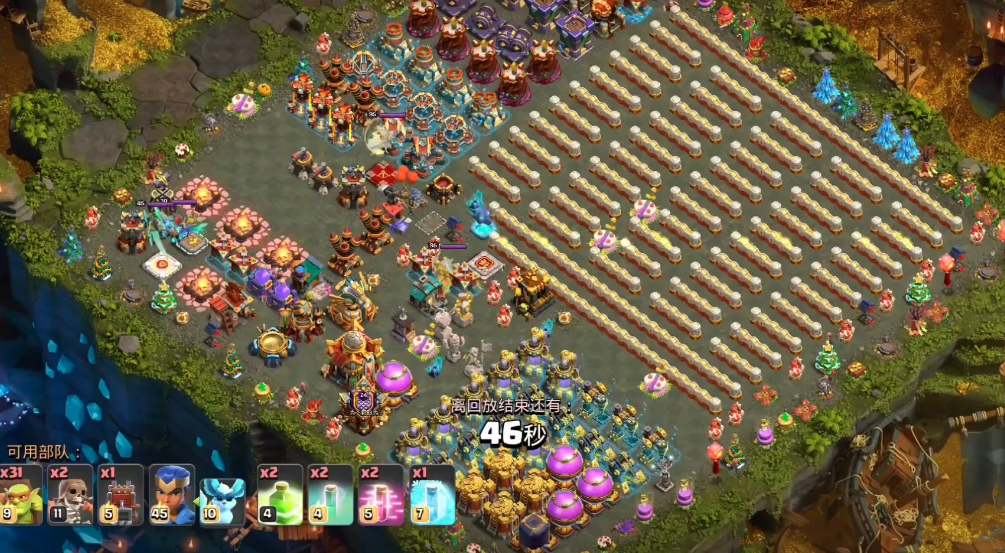Viewport: 1005px width, 553px height.
Task: Select the light-blue freeze spell slot
Action: (x=432, y=495)
